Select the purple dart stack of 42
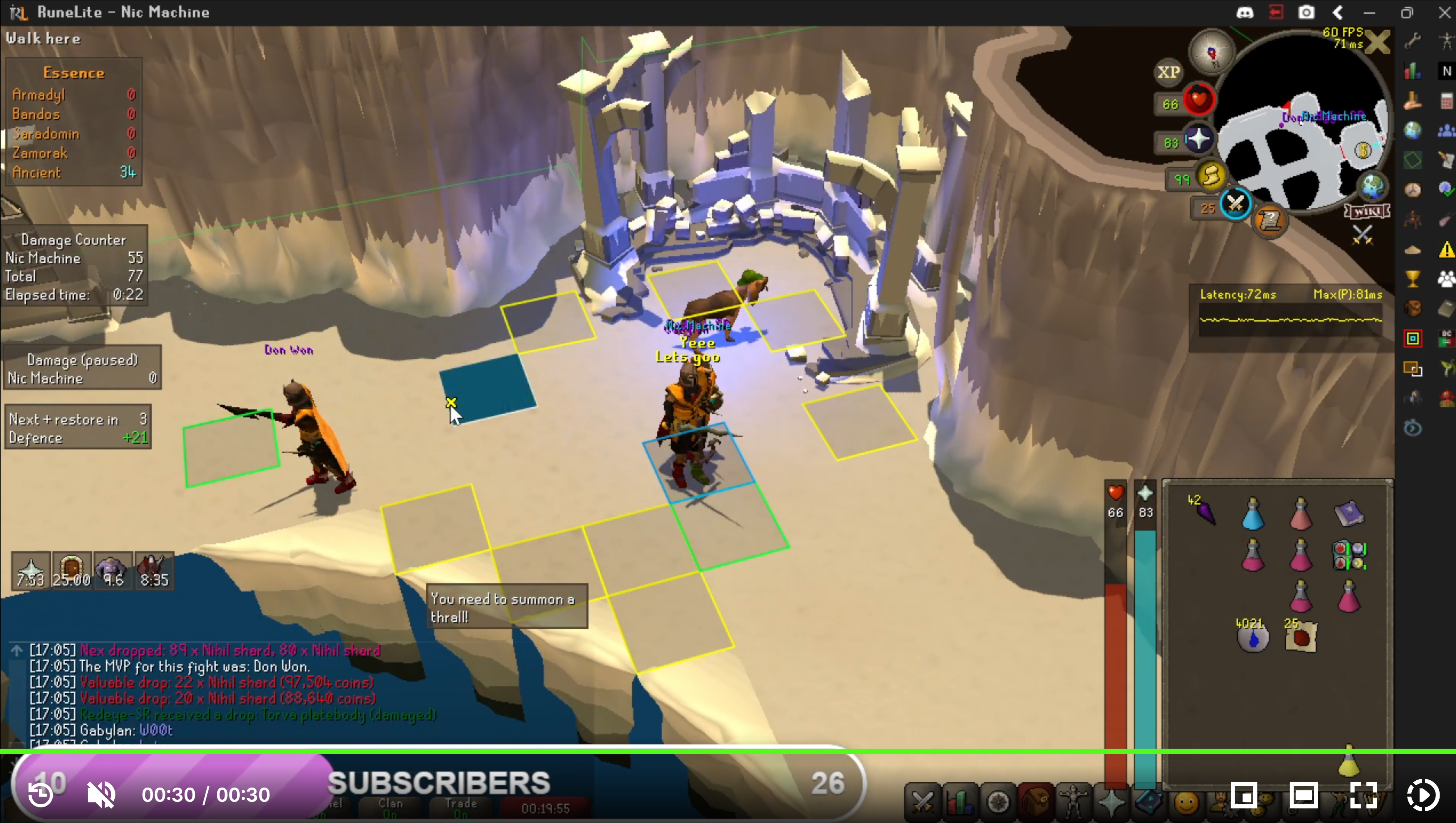The image size is (1456, 823). (x=1204, y=512)
